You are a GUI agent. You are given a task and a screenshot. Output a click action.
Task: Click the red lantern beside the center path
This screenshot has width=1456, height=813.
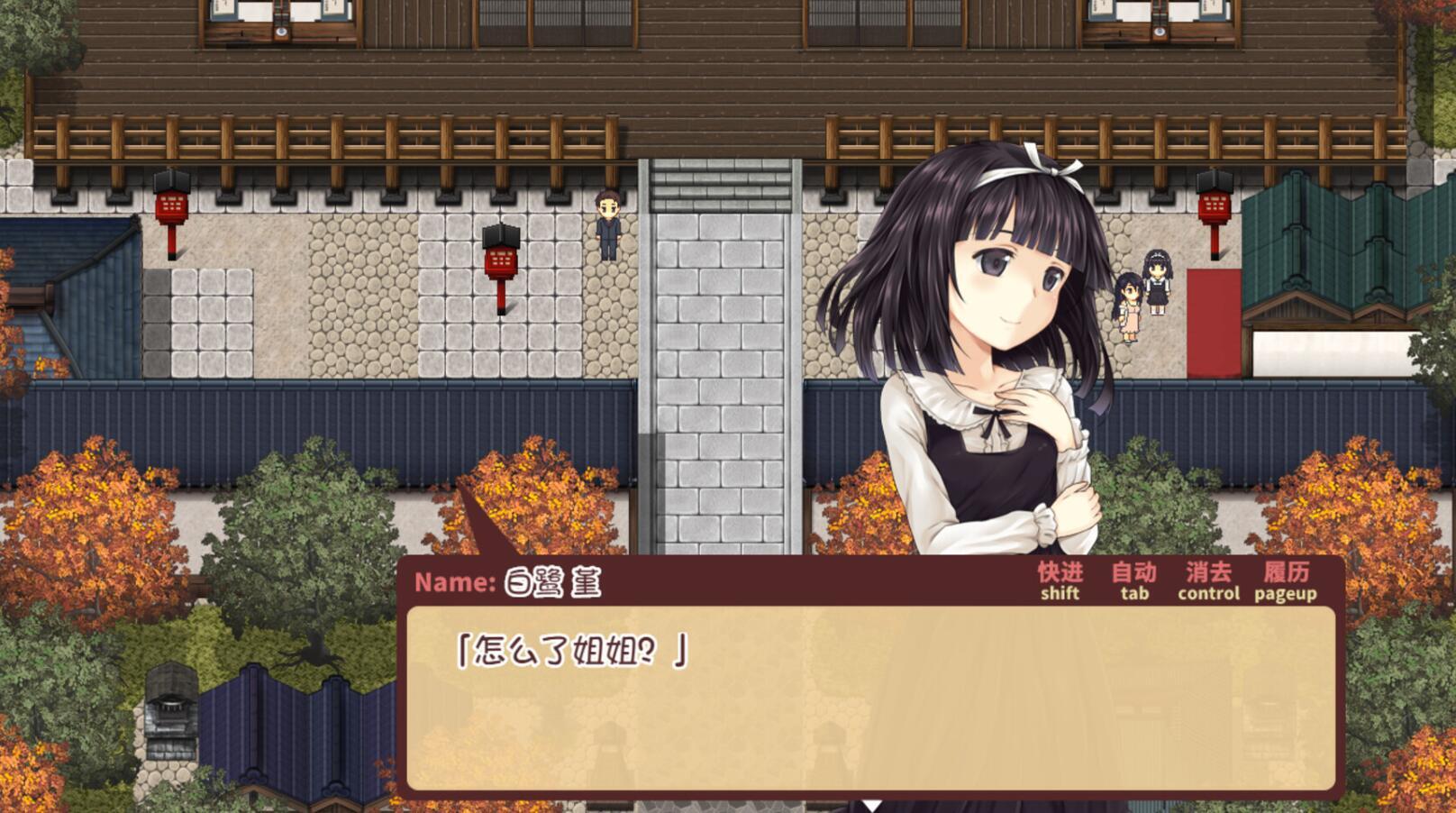pyautogui.click(x=499, y=261)
